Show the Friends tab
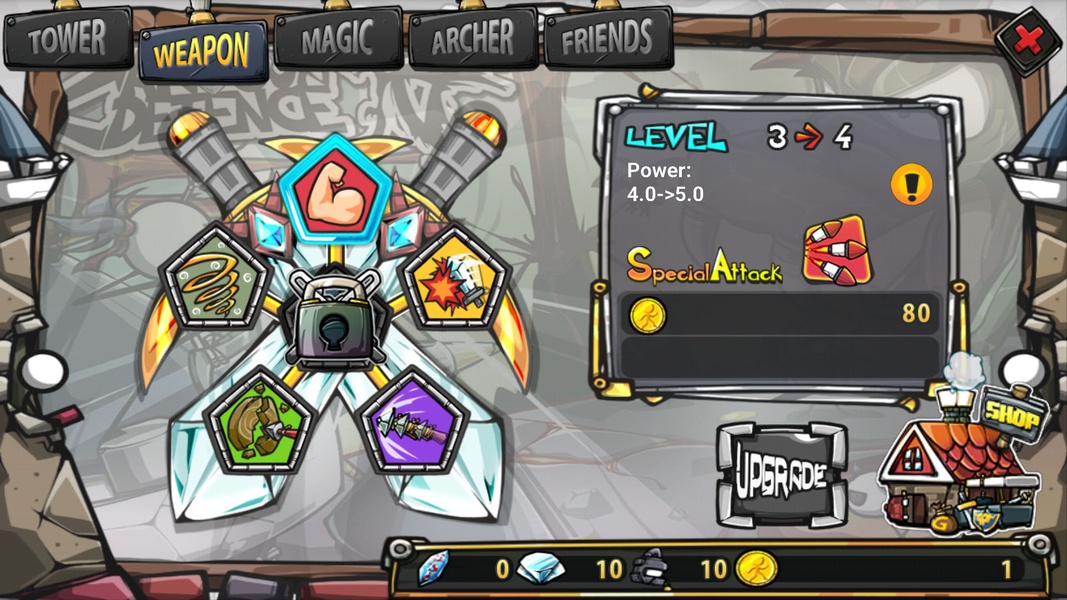This screenshot has height=600, width=1067. click(608, 39)
